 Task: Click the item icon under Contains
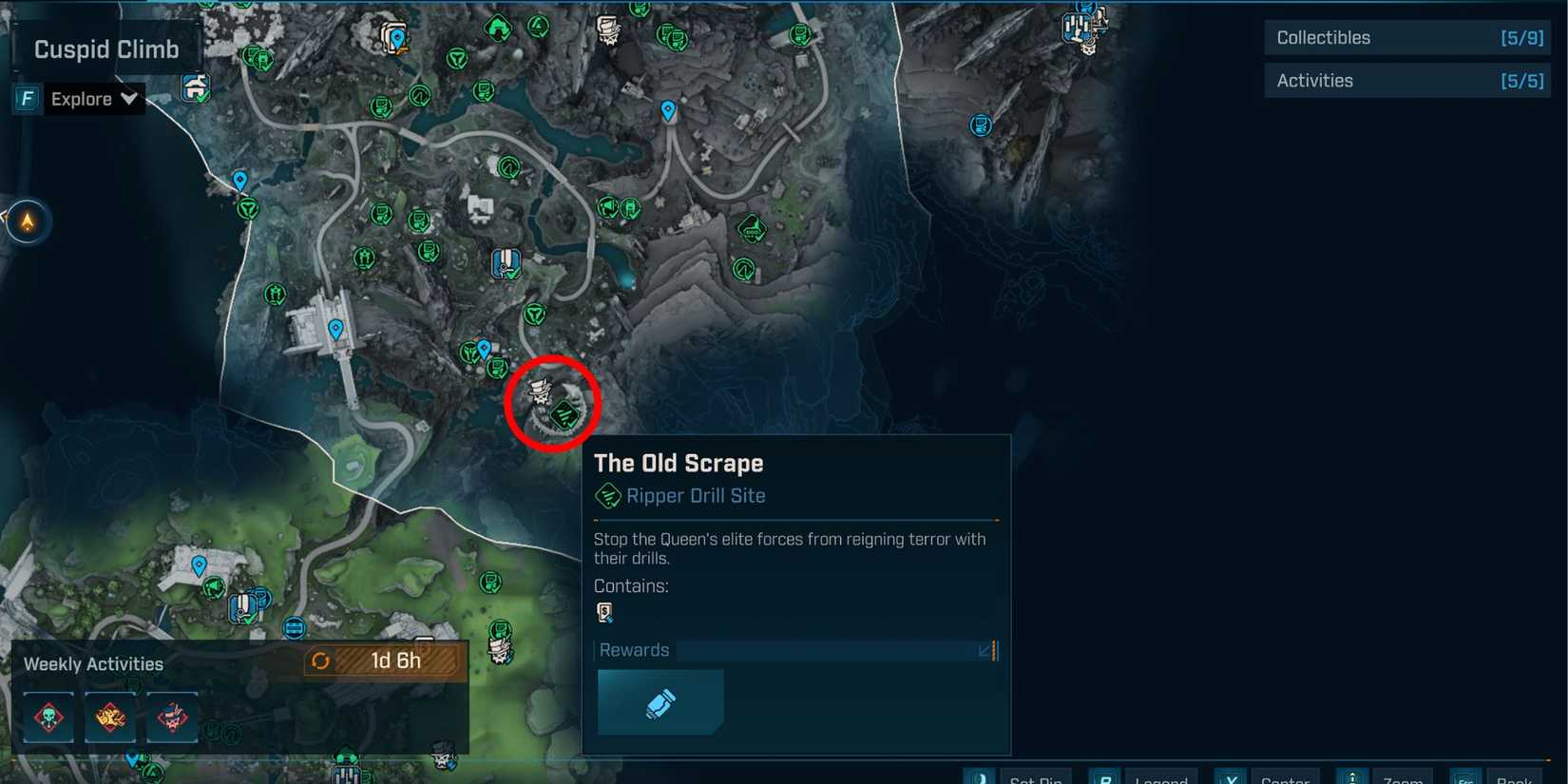pos(604,612)
